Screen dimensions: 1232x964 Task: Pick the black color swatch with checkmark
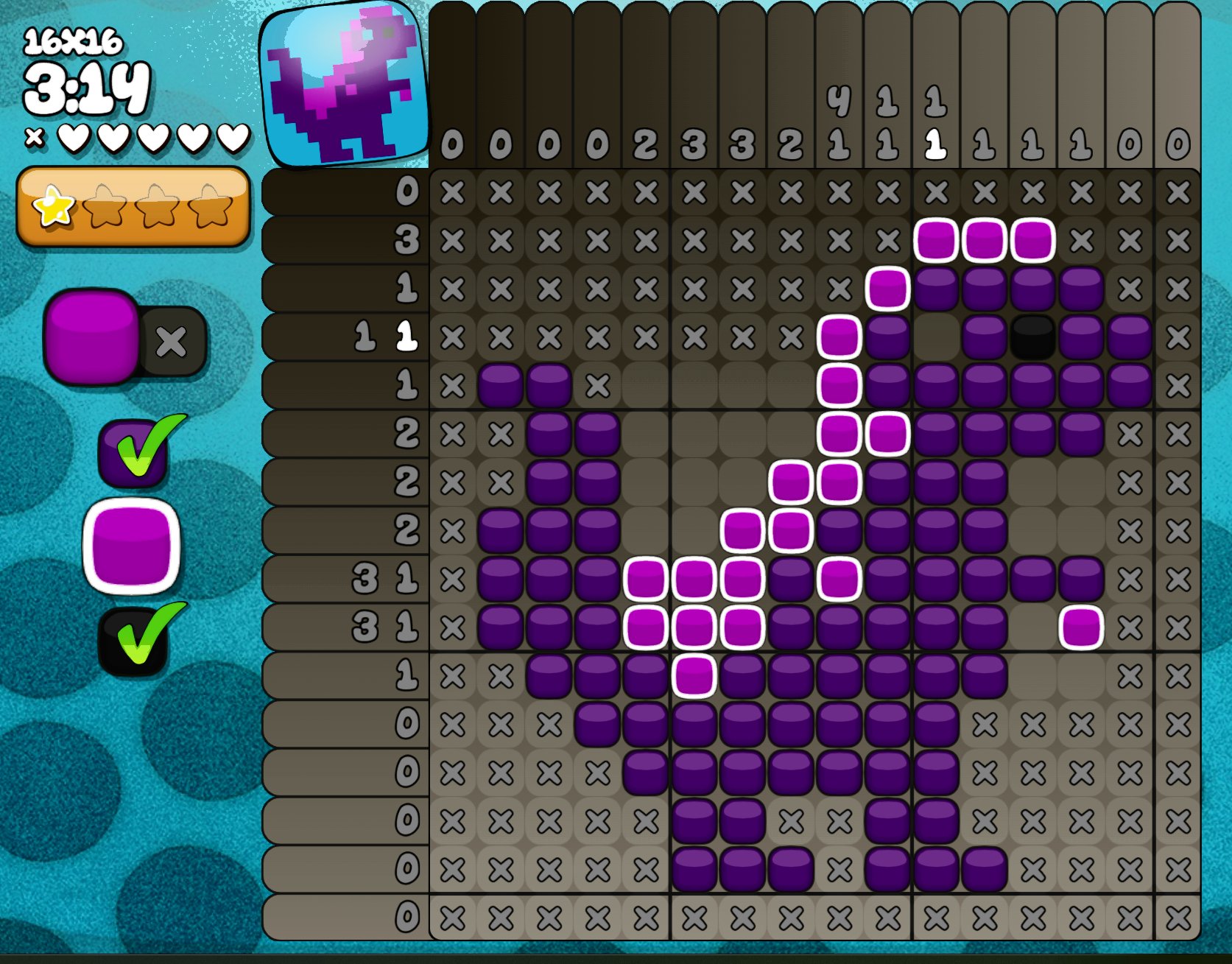coord(132,642)
